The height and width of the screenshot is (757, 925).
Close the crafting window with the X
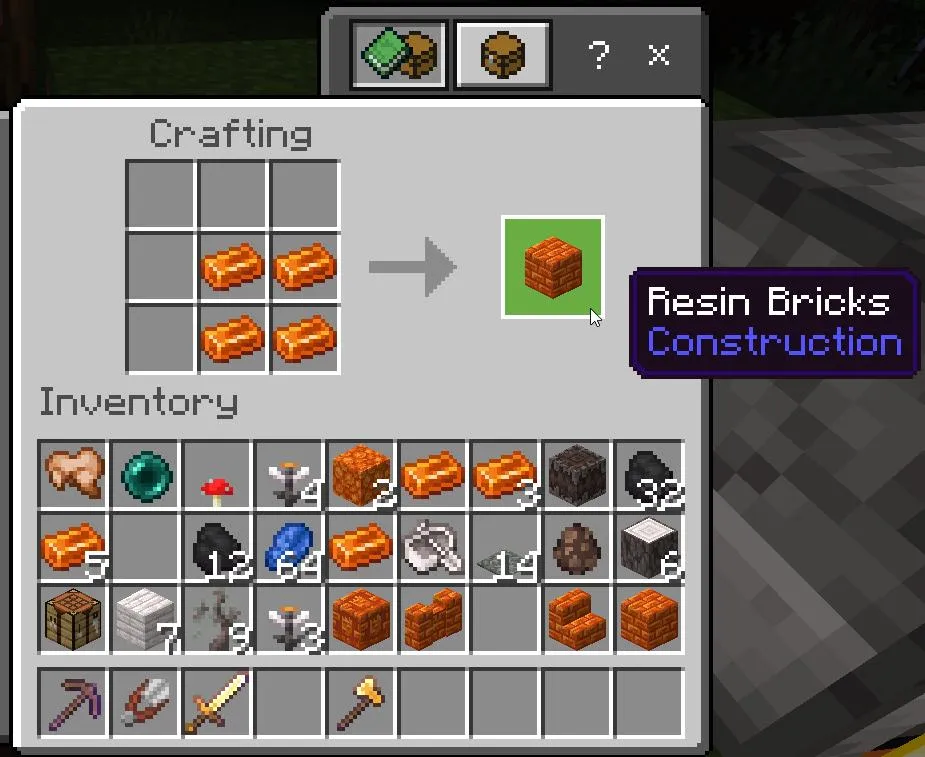[658, 55]
